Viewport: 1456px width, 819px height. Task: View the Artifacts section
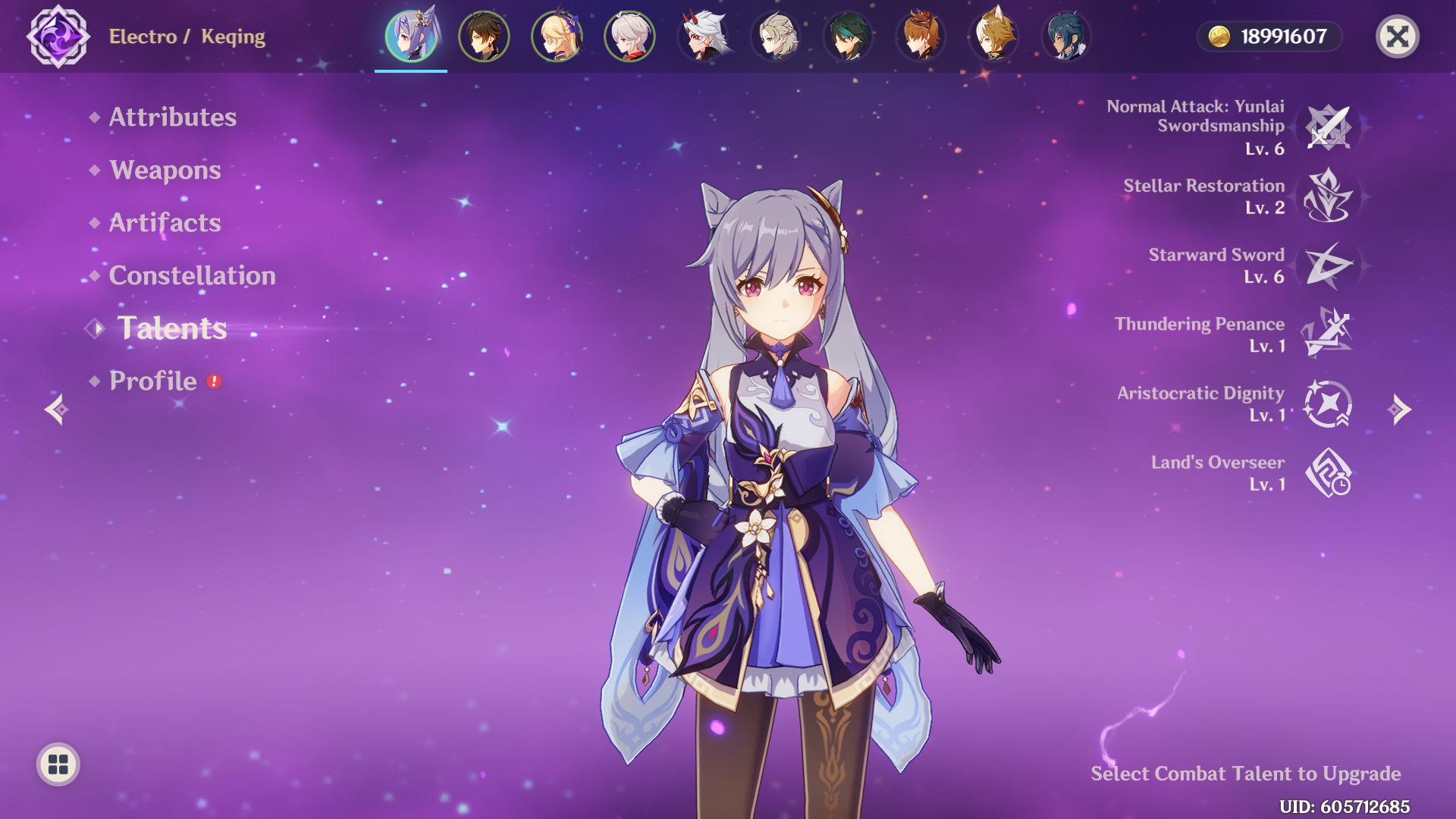(165, 223)
